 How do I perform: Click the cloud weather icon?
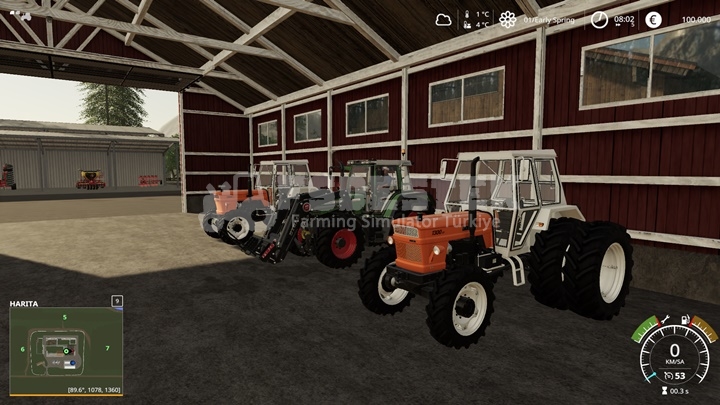coord(443,19)
